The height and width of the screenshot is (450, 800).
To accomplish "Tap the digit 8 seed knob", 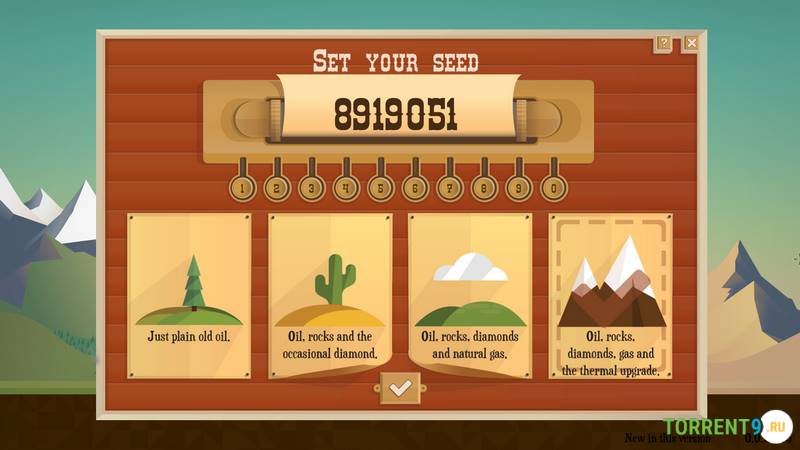I will point(483,186).
